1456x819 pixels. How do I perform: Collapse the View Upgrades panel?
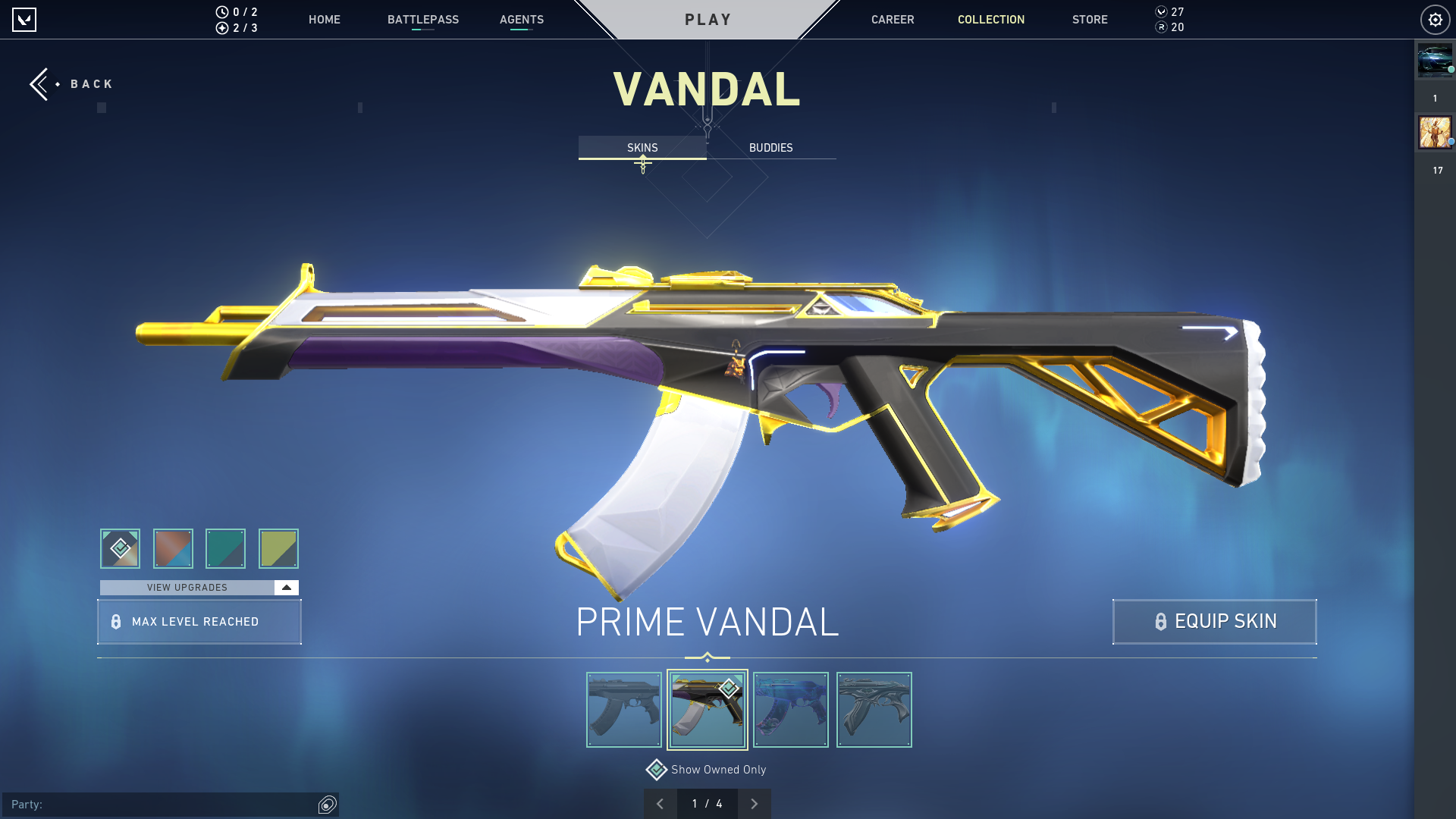[285, 587]
